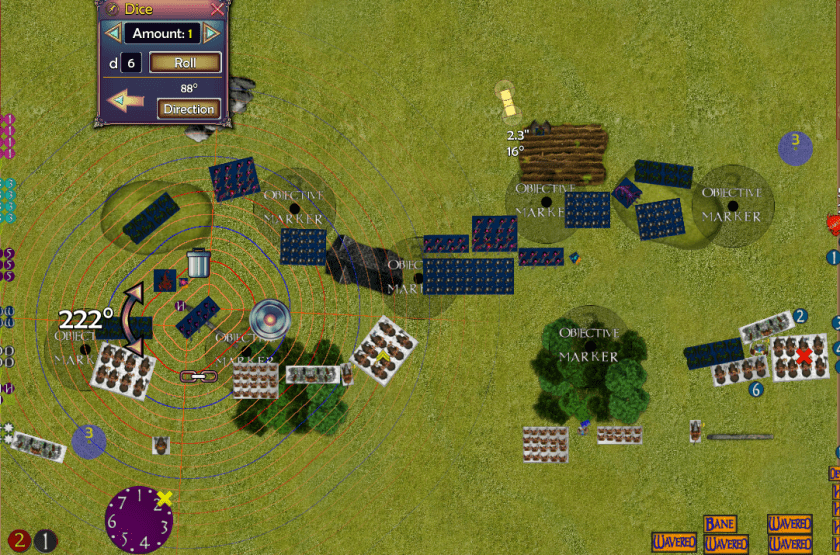840x555 pixels.
Task: Increase the dice Amount with right arrow
Action: 211,34
